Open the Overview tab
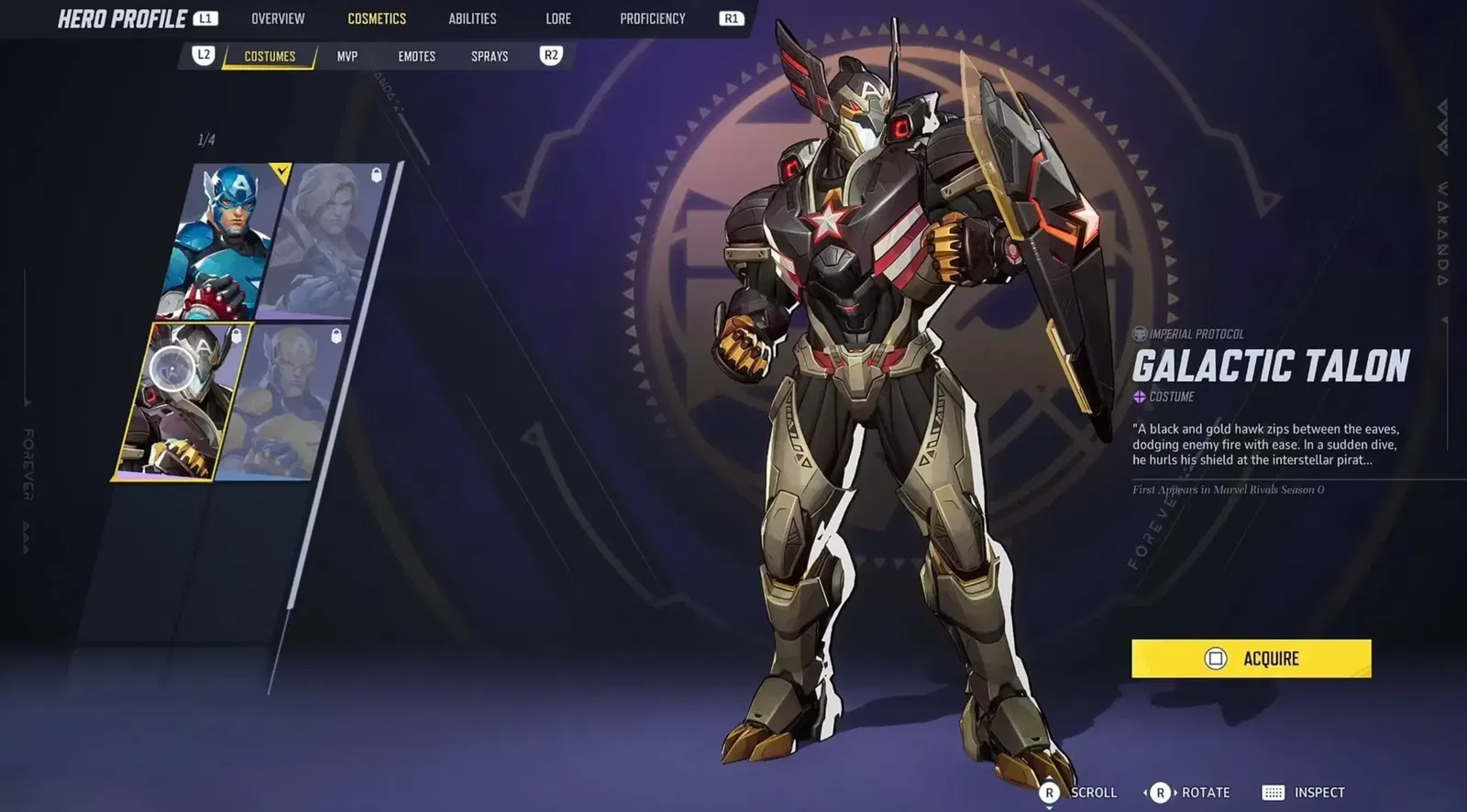Viewport: 1467px width, 812px height. click(x=278, y=18)
